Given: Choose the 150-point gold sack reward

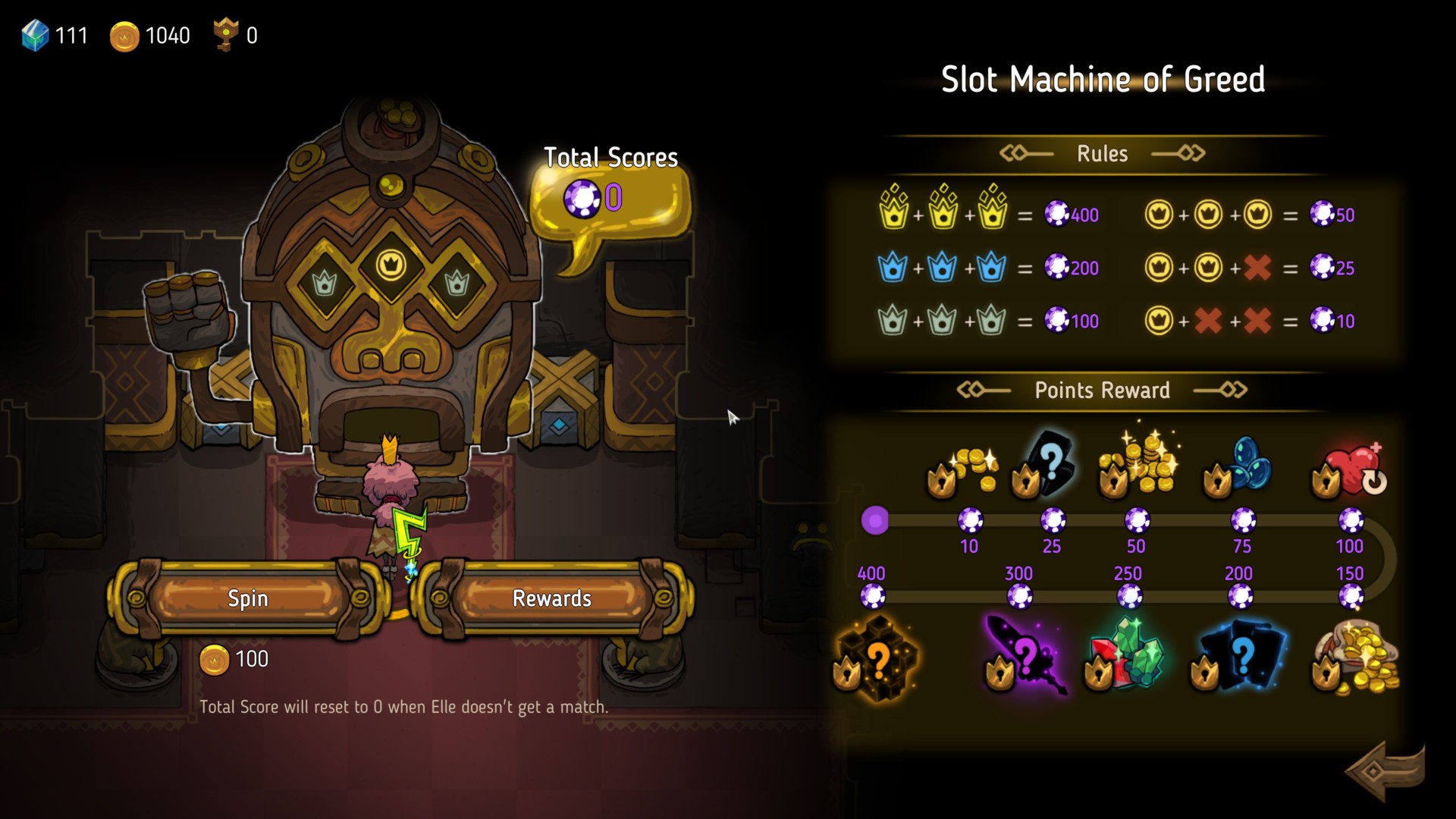Looking at the screenshot, I should [x=1357, y=657].
